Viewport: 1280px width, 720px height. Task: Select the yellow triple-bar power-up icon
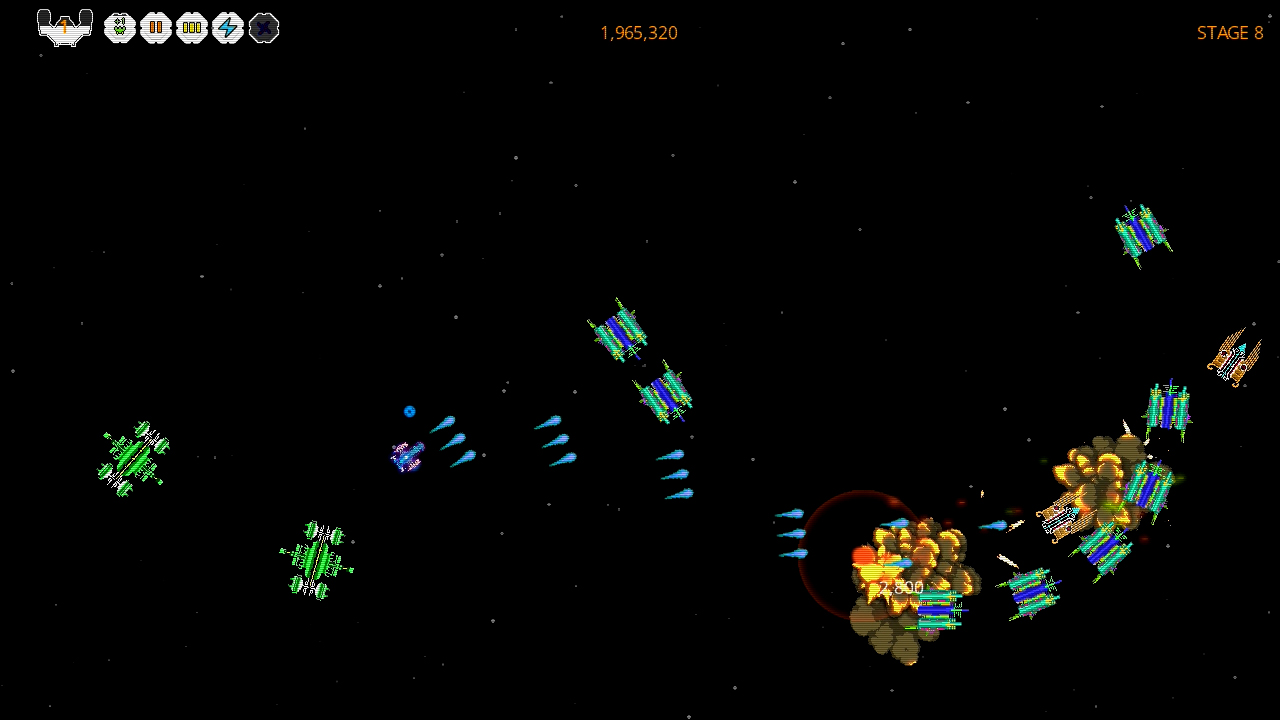(x=192, y=28)
